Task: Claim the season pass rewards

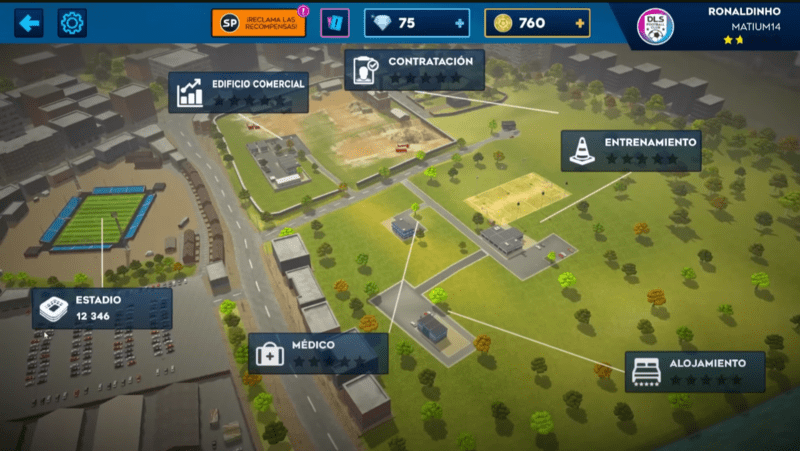Action: [261, 23]
